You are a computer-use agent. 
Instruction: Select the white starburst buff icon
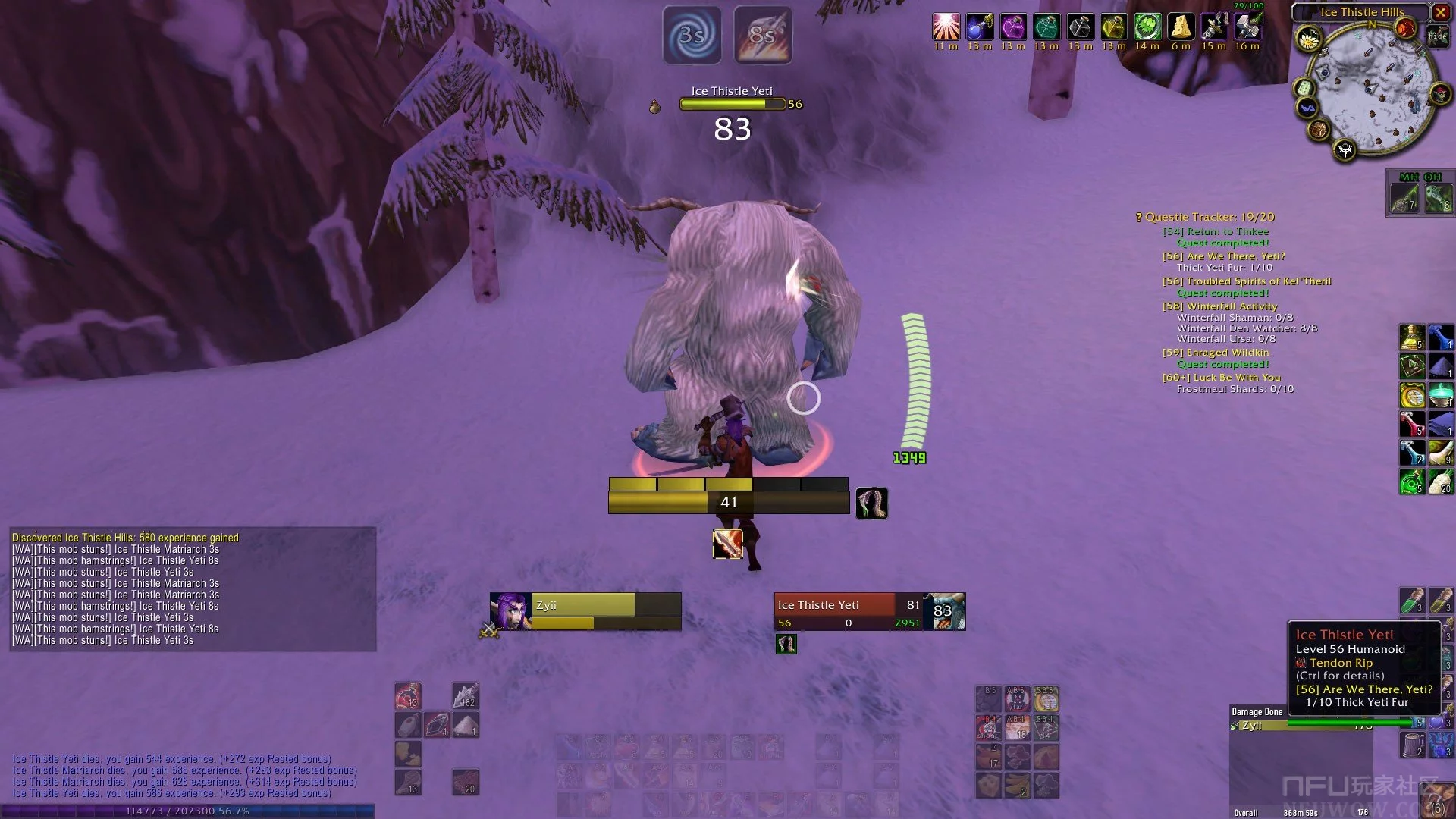pyautogui.click(x=946, y=27)
